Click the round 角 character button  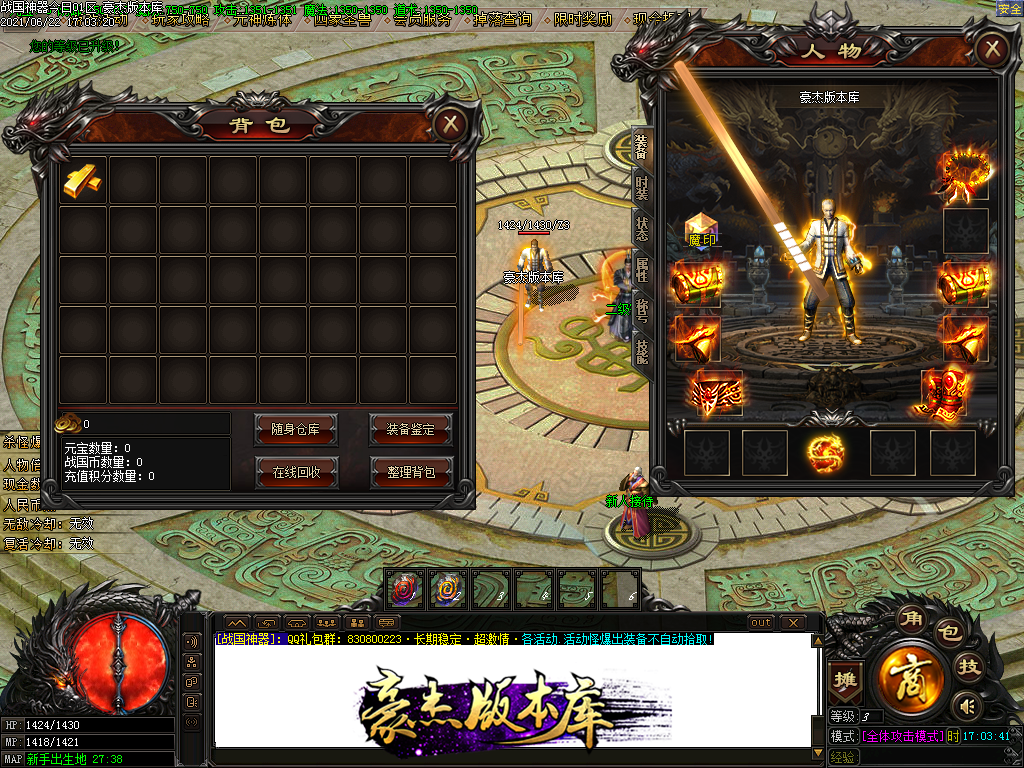910,619
